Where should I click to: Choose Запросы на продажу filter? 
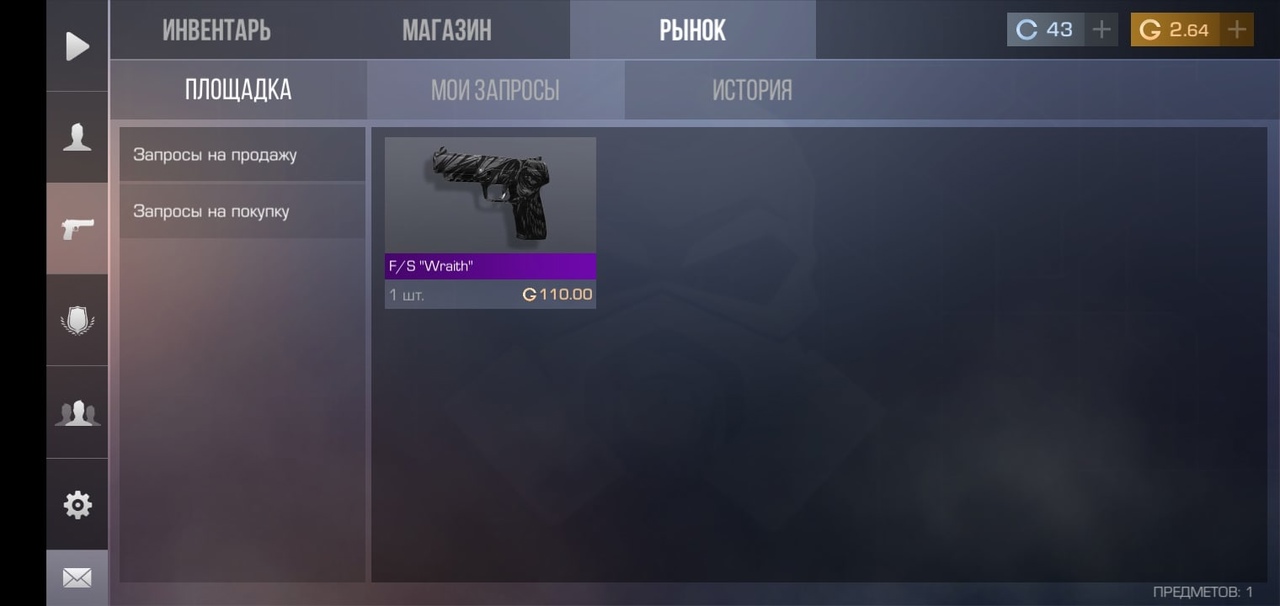coord(242,155)
